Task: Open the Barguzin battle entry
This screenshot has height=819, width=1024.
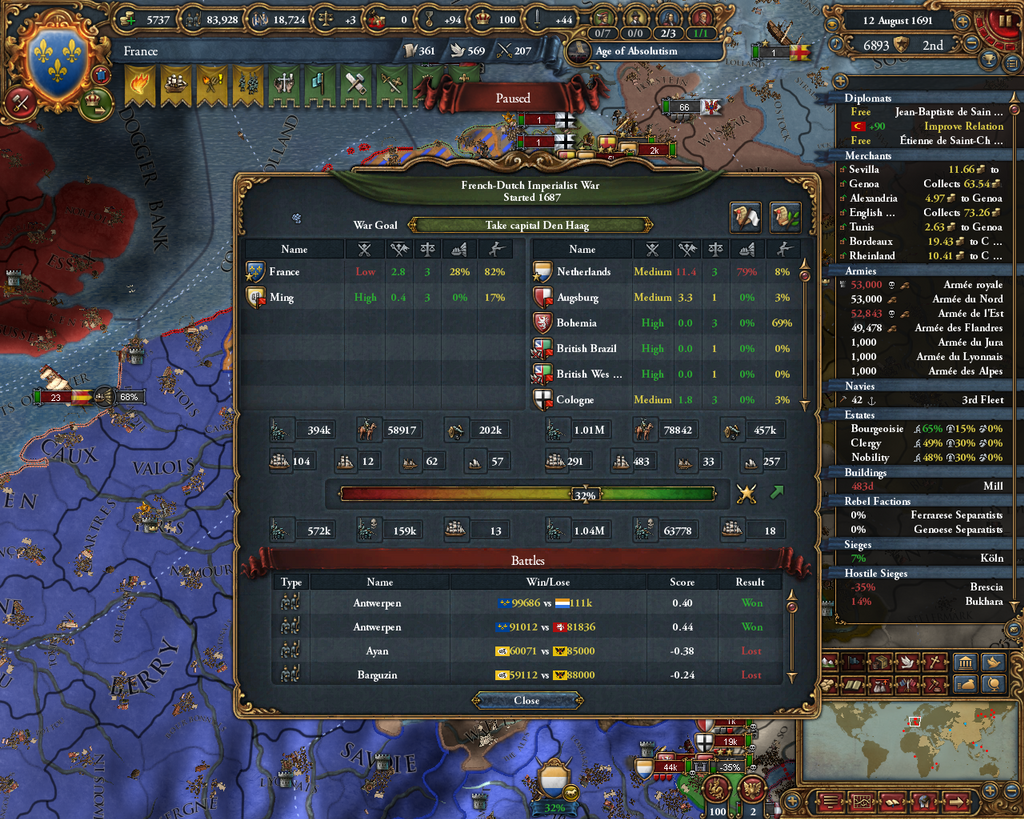Action: point(530,675)
